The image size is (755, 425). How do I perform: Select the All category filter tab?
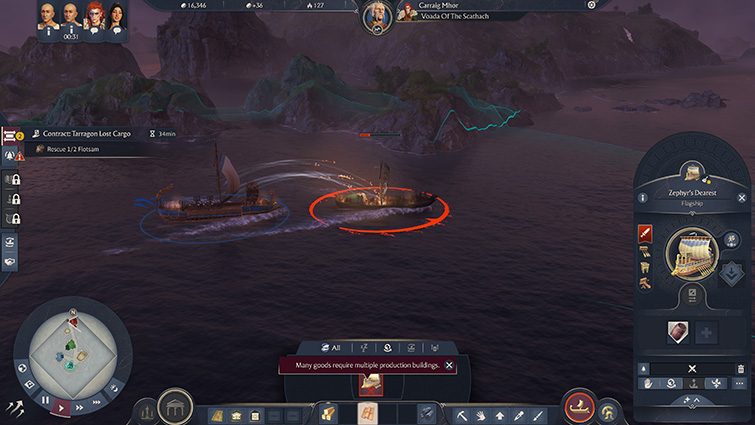tap(329, 347)
